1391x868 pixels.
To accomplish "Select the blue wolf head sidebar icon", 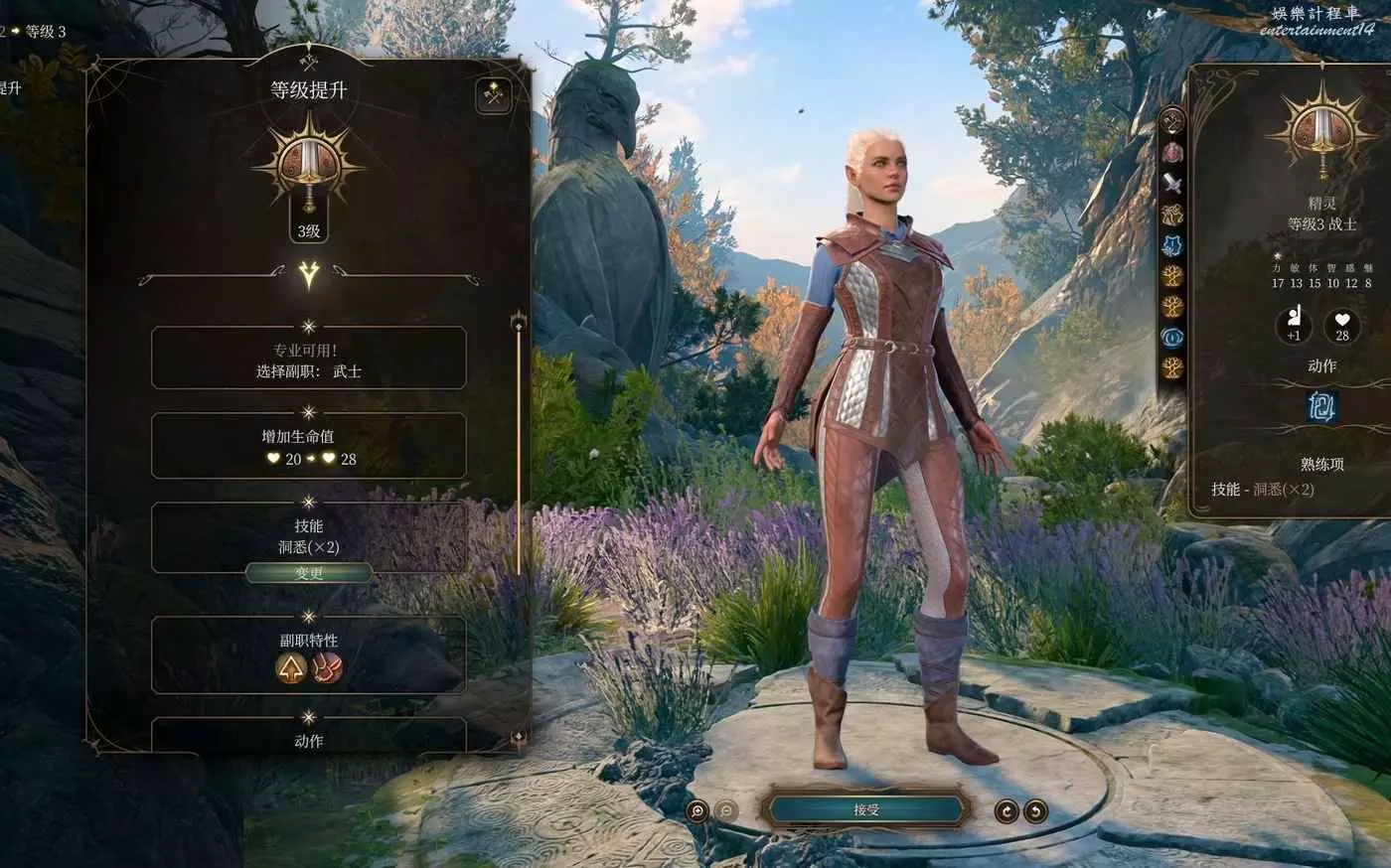I will tap(1173, 245).
